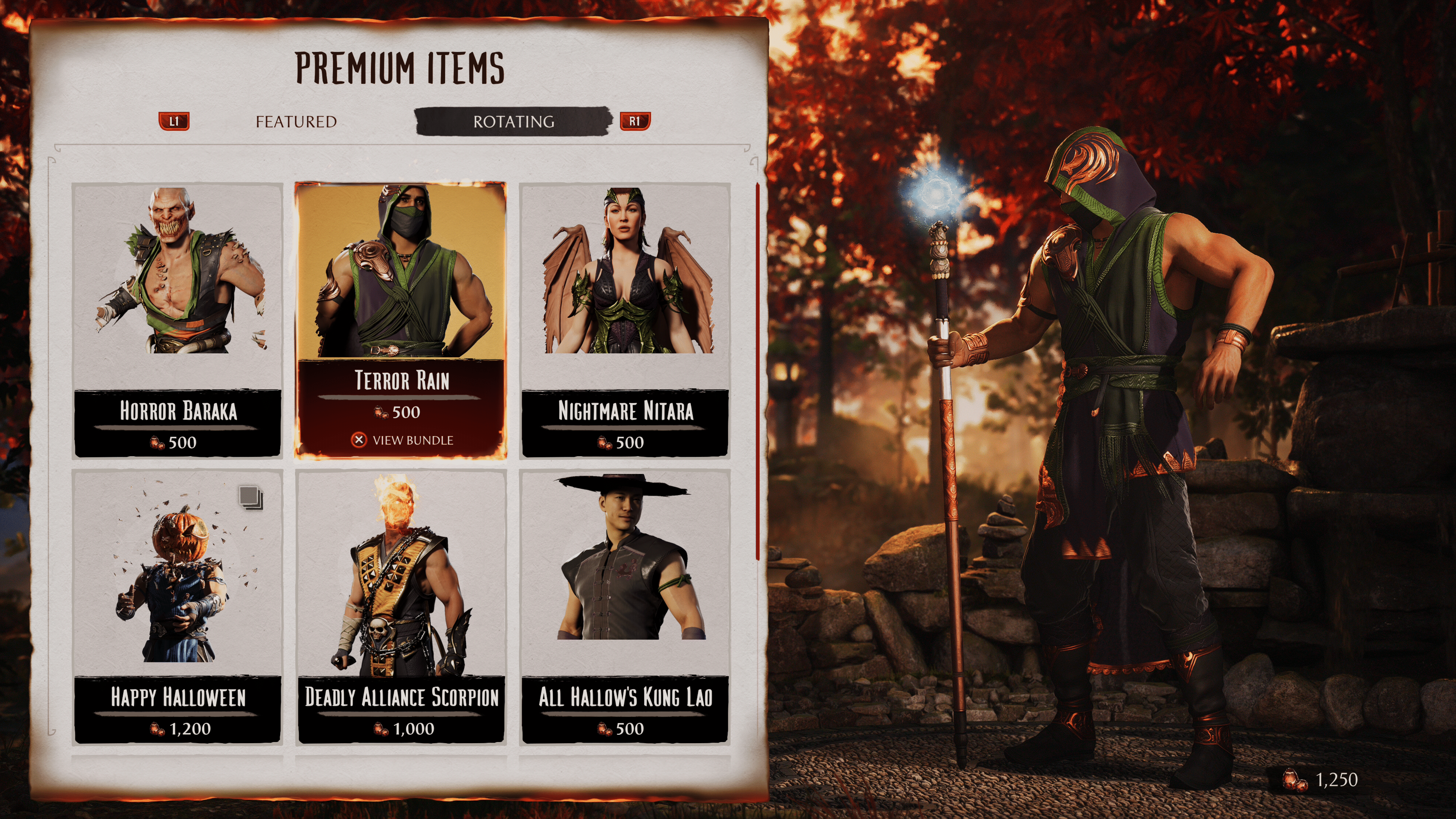The width and height of the screenshot is (1456, 819).
Task: Choose the All Hallow's Kung Lao card
Action: click(x=624, y=606)
